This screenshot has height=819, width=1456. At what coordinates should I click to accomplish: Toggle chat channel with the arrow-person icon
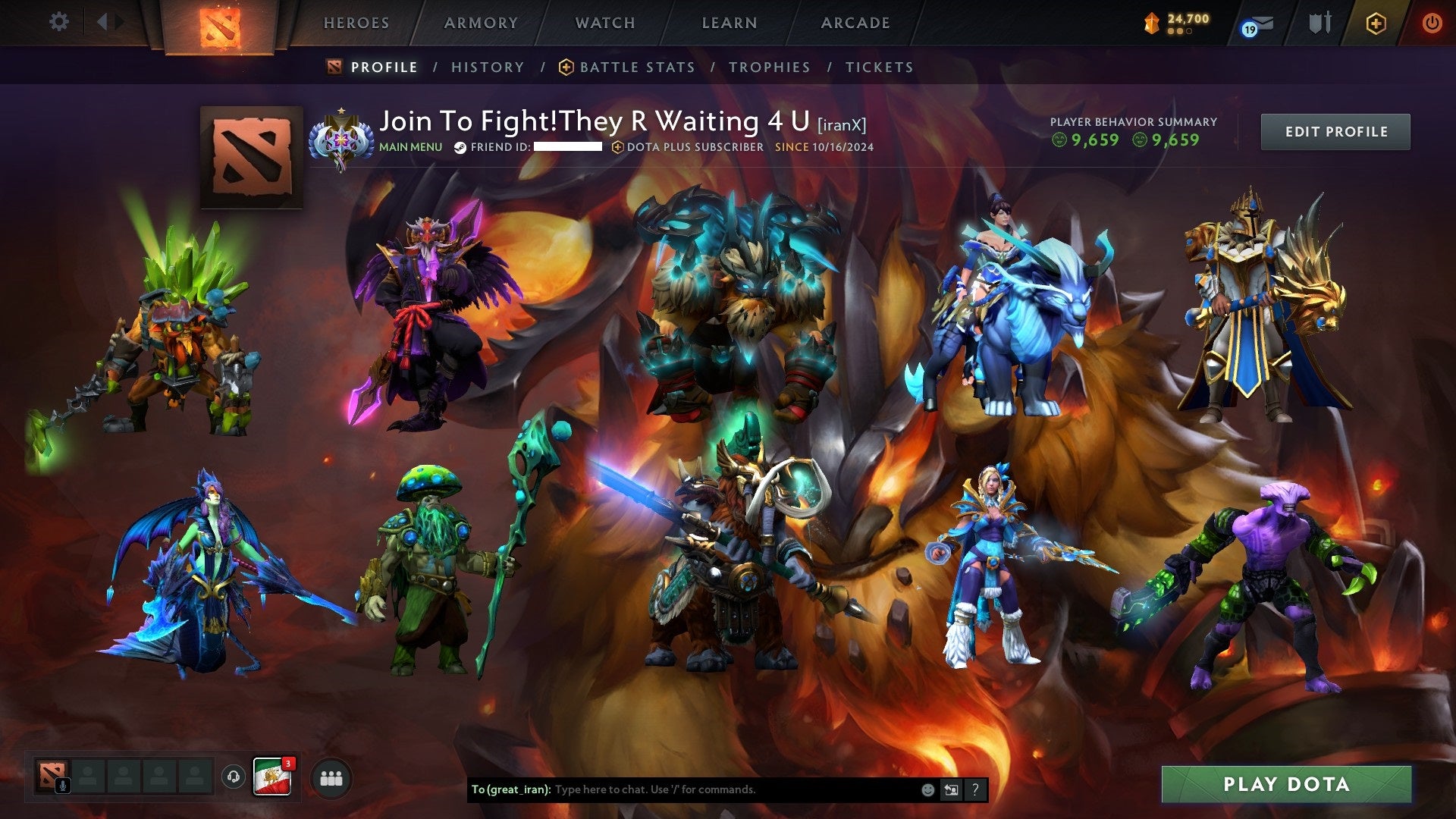(951, 789)
